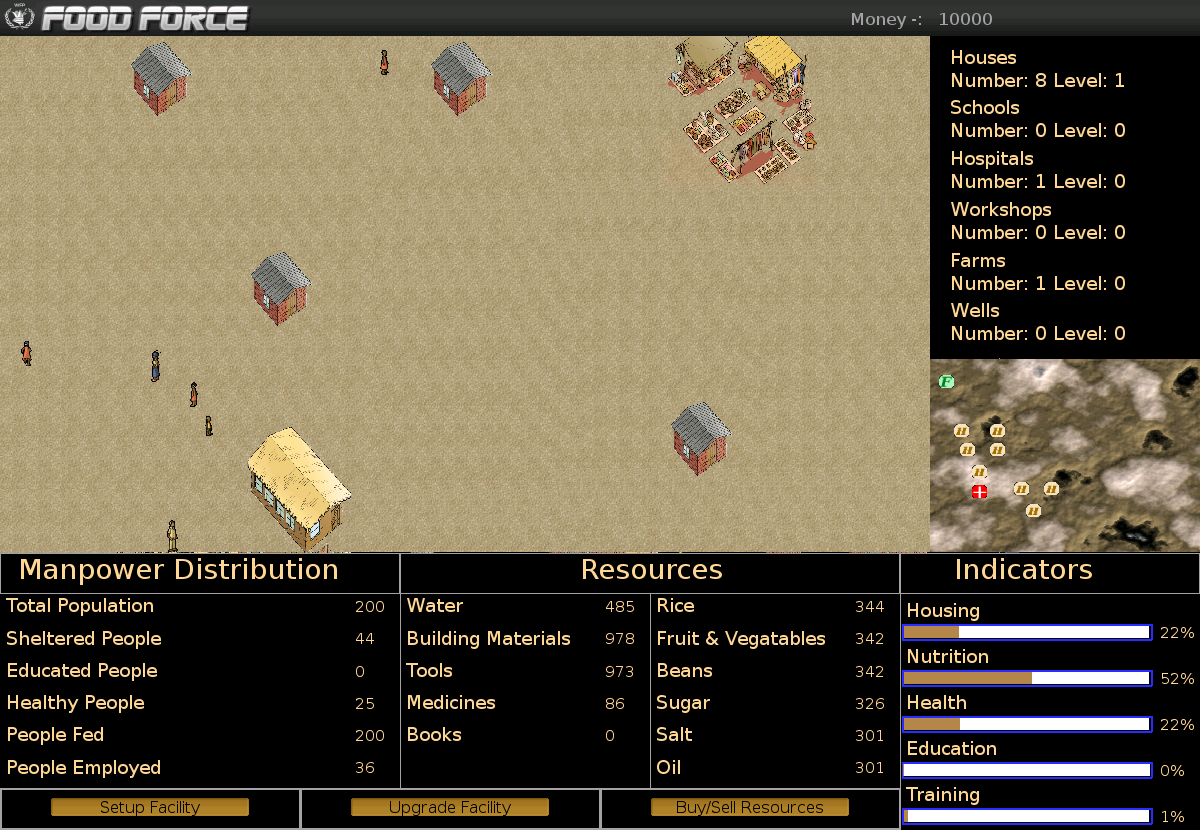This screenshot has width=1200, height=830.
Task: Open the Buy/Sell Resources panel
Action: pos(750,807)
